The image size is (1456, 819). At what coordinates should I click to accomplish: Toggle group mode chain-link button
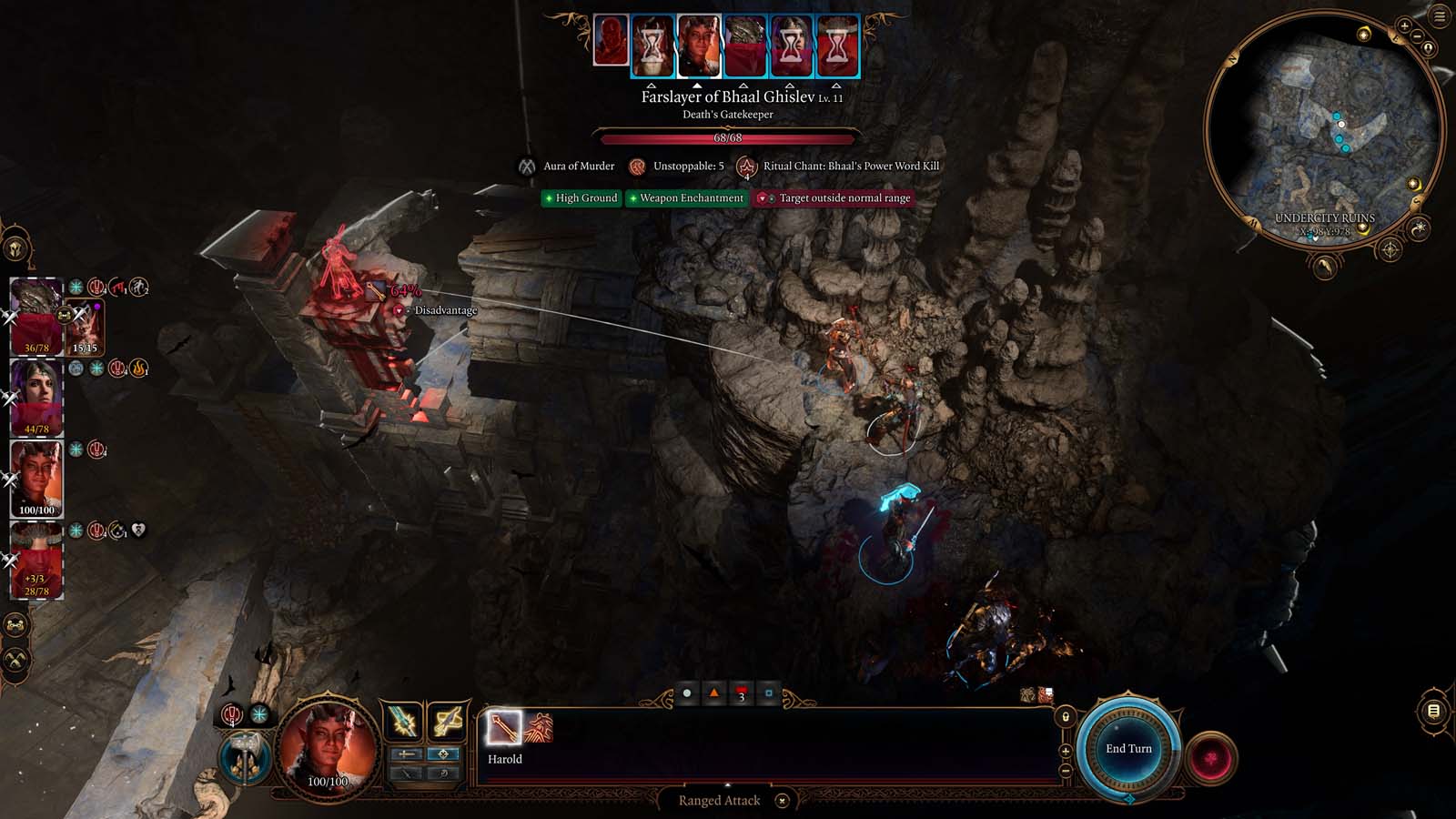15,625
